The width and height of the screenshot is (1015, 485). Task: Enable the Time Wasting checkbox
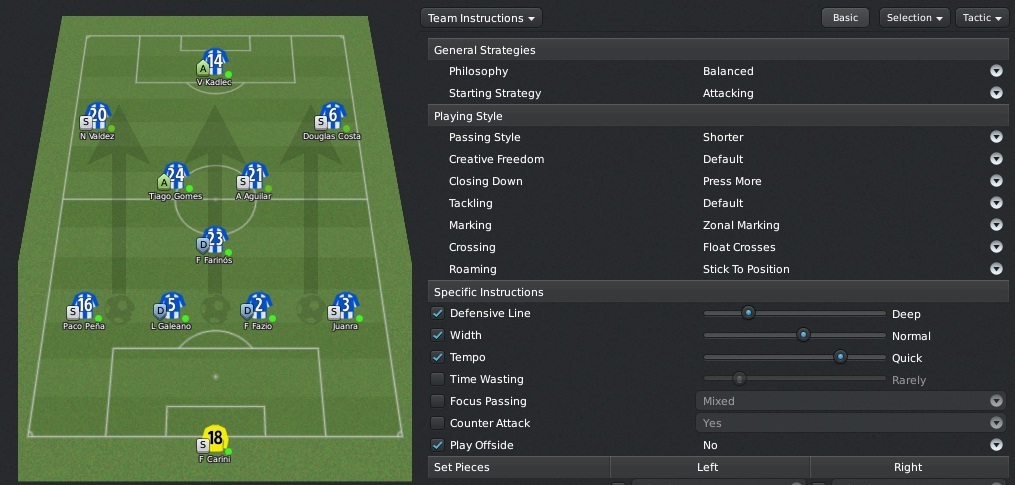[437, 379]
